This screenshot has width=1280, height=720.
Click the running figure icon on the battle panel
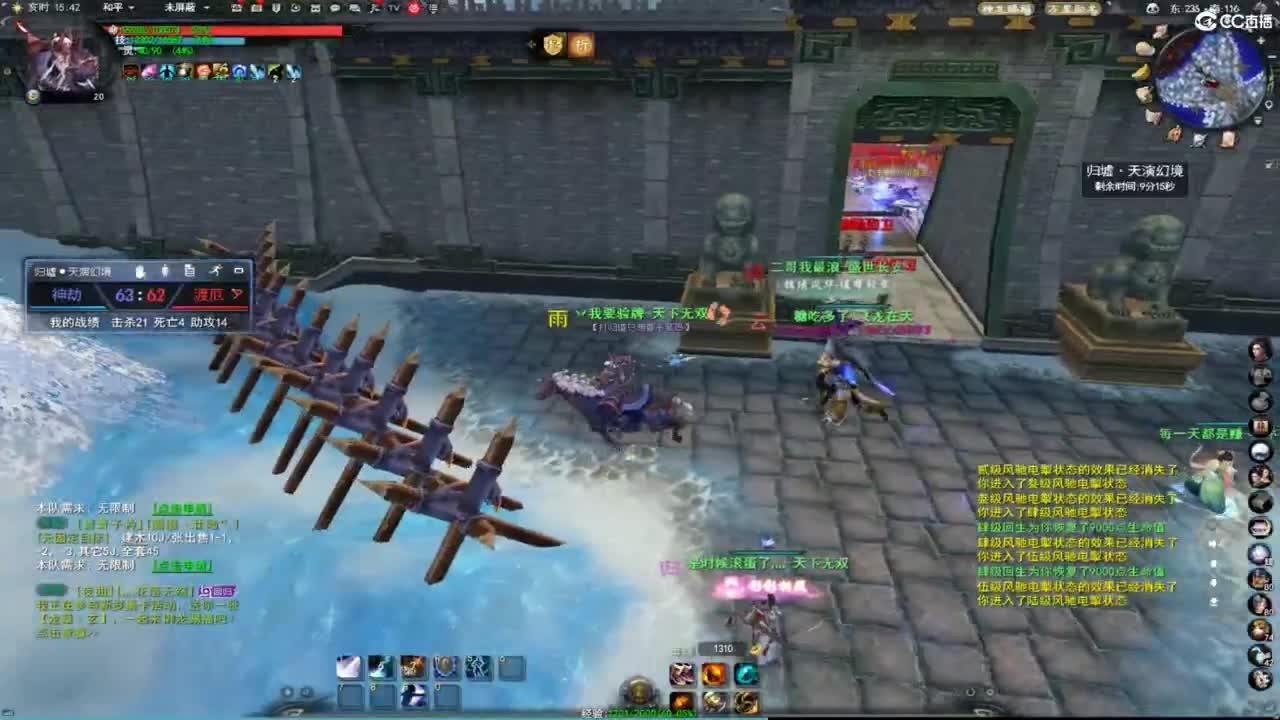coord(217,271)
